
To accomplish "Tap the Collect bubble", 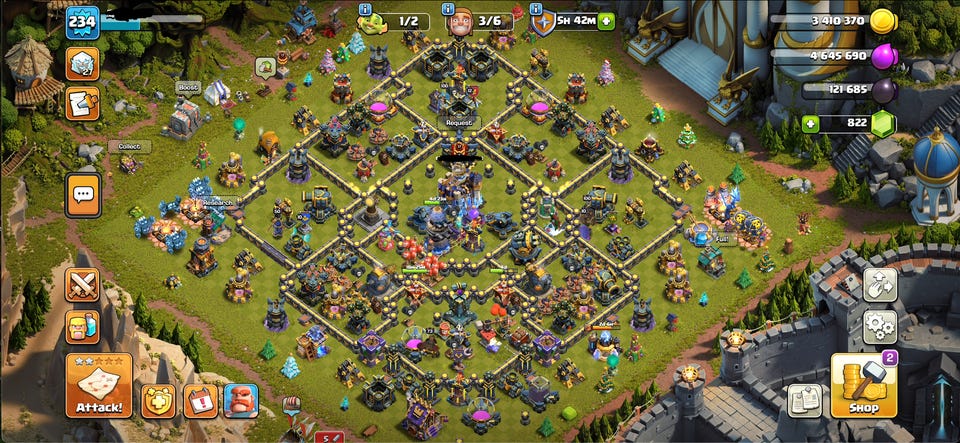I will 129,147.
